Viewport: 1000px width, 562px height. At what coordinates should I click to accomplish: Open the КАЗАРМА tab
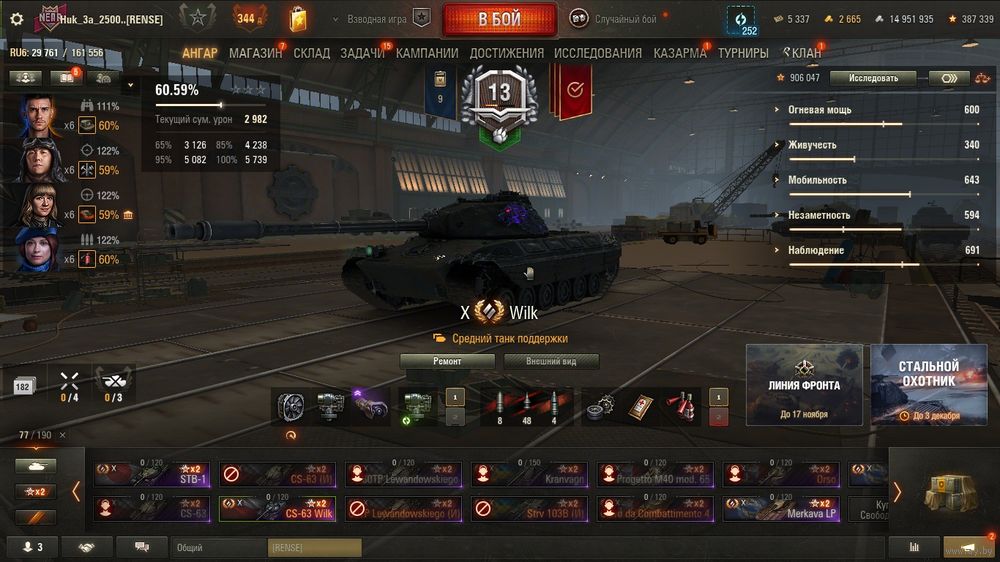[x=680, y=53]
